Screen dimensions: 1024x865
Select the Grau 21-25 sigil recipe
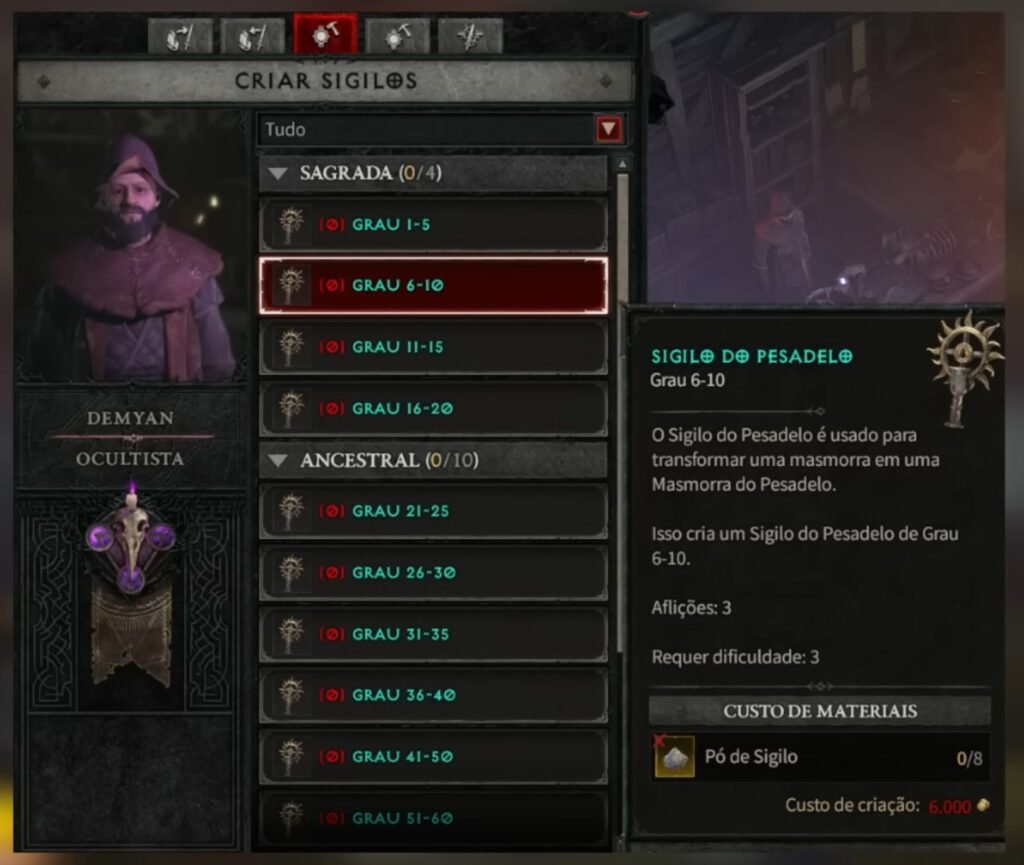[433, 511]
